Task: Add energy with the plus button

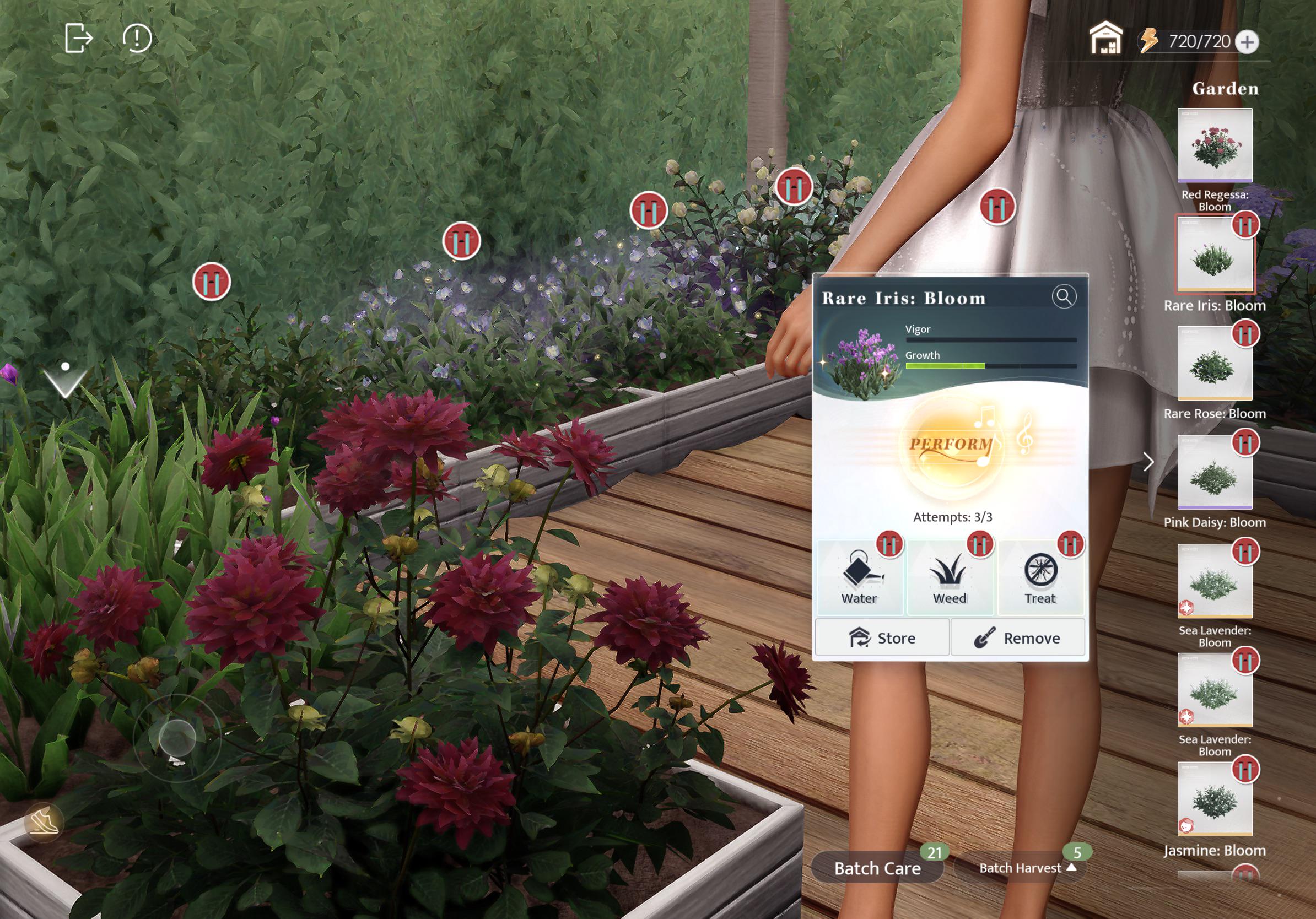Action: point(1247,42)
